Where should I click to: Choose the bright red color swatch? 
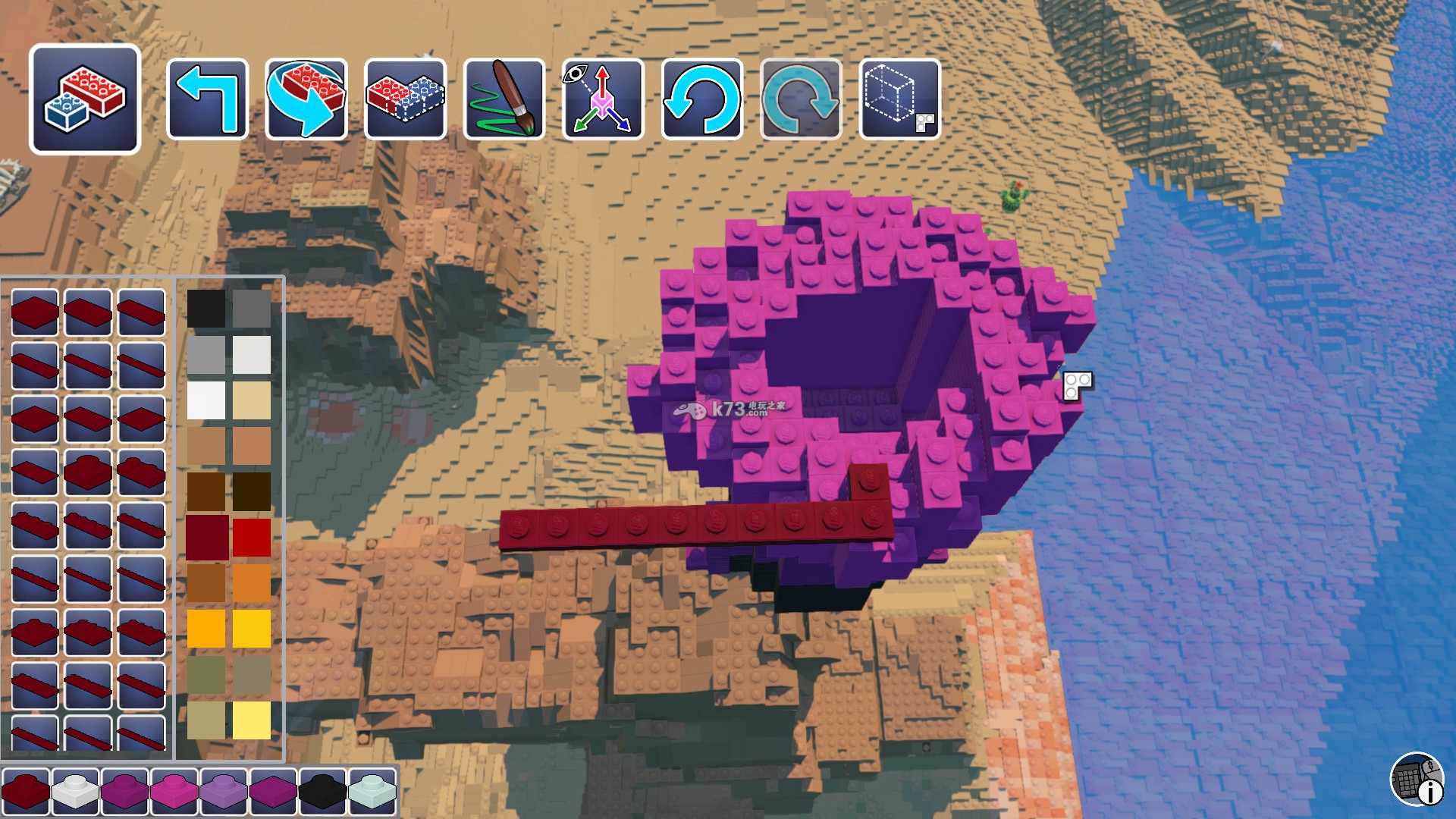252,537
